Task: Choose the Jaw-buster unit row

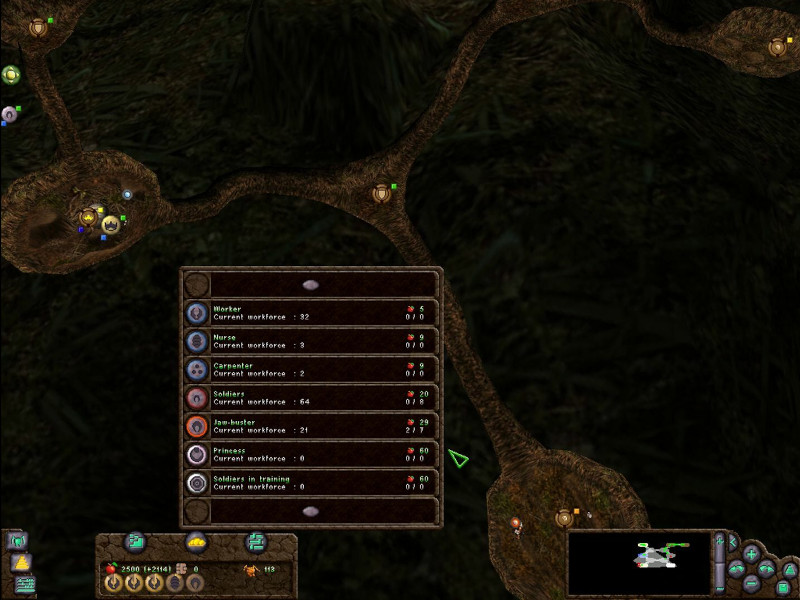Action: click(x=310, y=426)
